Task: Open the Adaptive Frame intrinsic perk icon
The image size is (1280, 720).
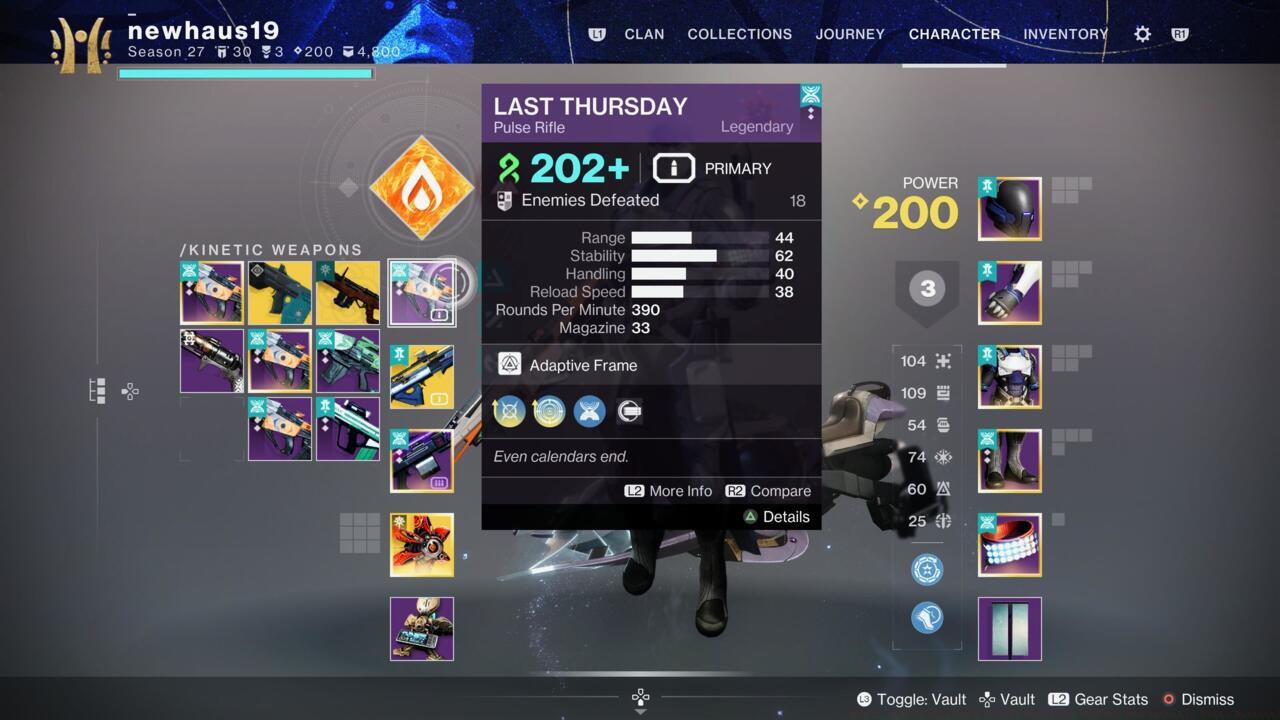Action: tap(512, 365)
